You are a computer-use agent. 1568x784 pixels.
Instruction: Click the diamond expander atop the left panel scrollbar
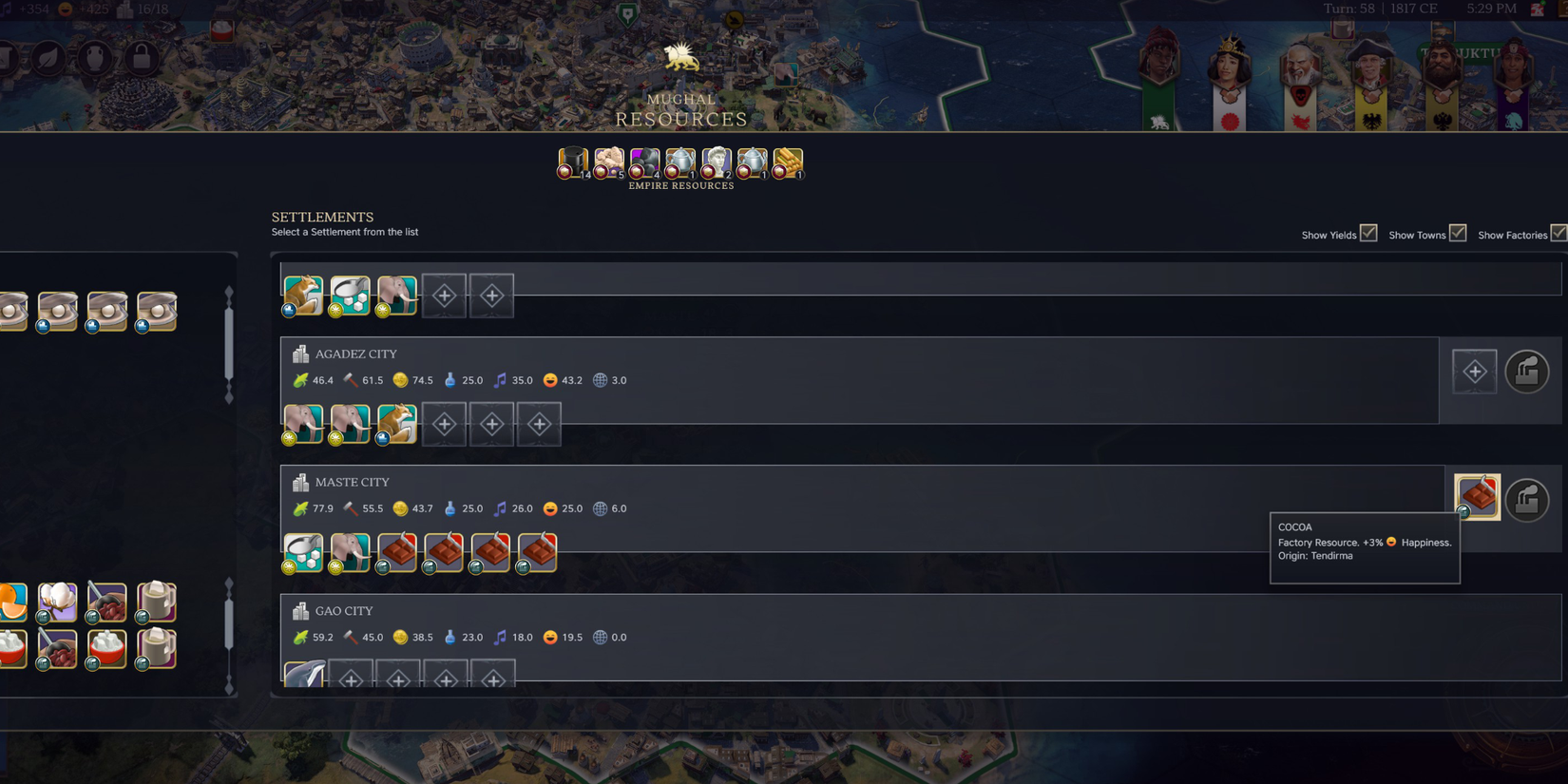229,290
